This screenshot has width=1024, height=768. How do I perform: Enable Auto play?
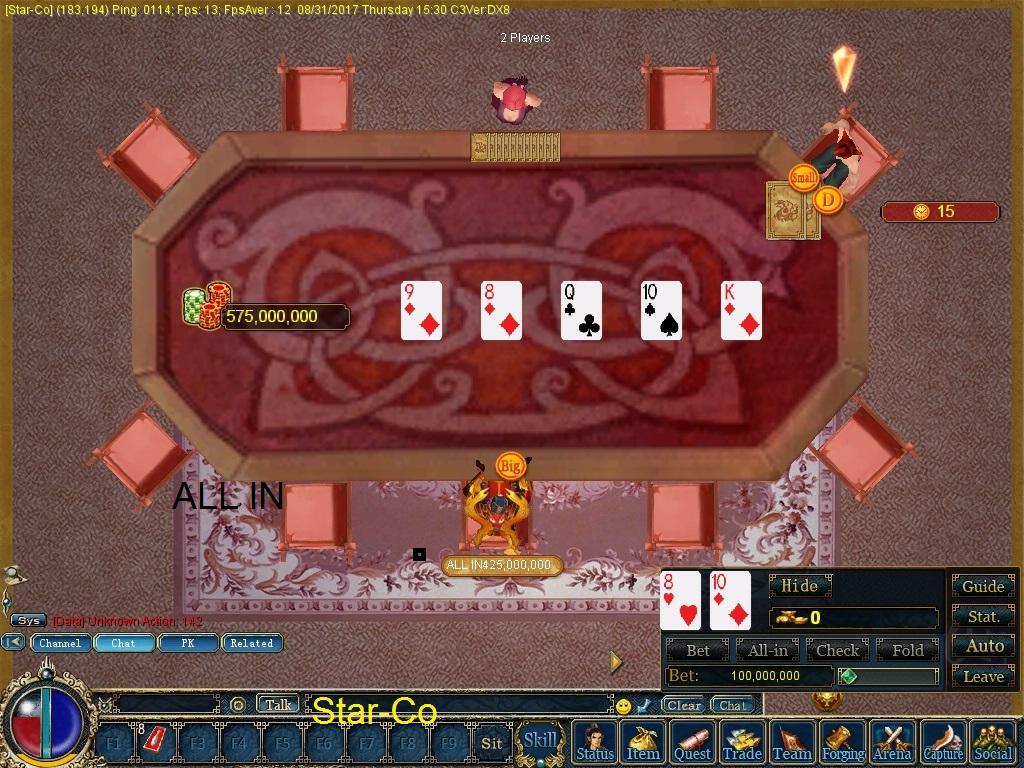pos(982,646)
